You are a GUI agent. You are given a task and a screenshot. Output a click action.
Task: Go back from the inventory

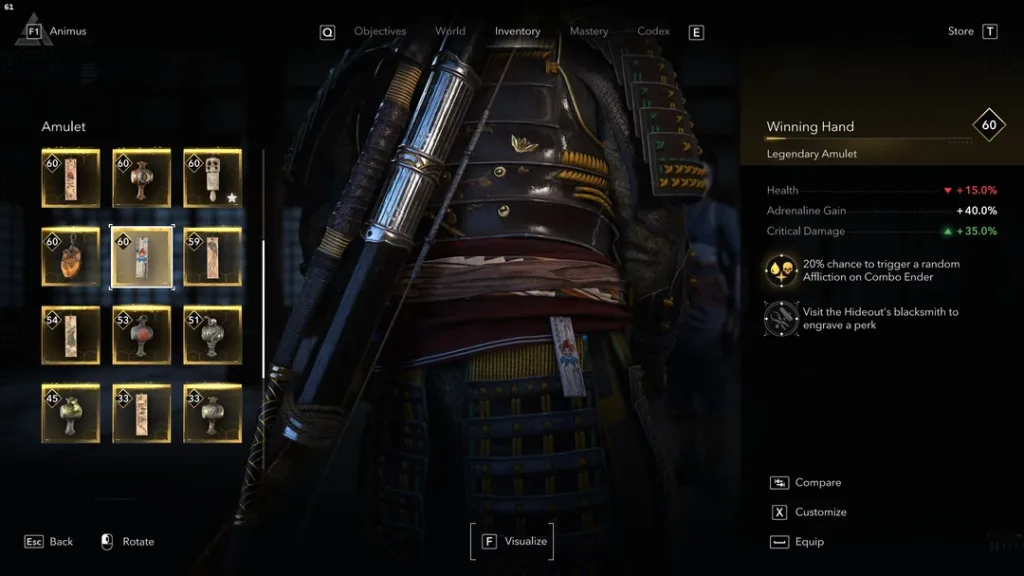(x=49, y=542)
